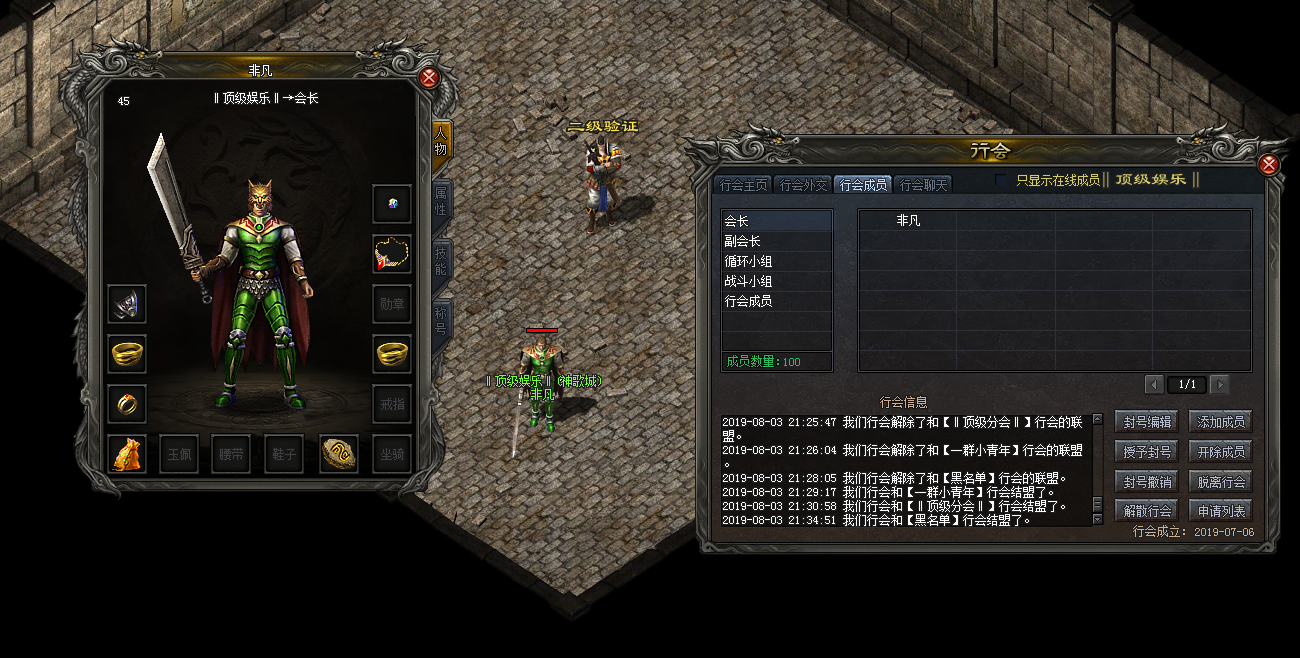This screenshot has width=1300, height=658.
Task: Select member 非凡 in the member grid
Action: [908, 221]
